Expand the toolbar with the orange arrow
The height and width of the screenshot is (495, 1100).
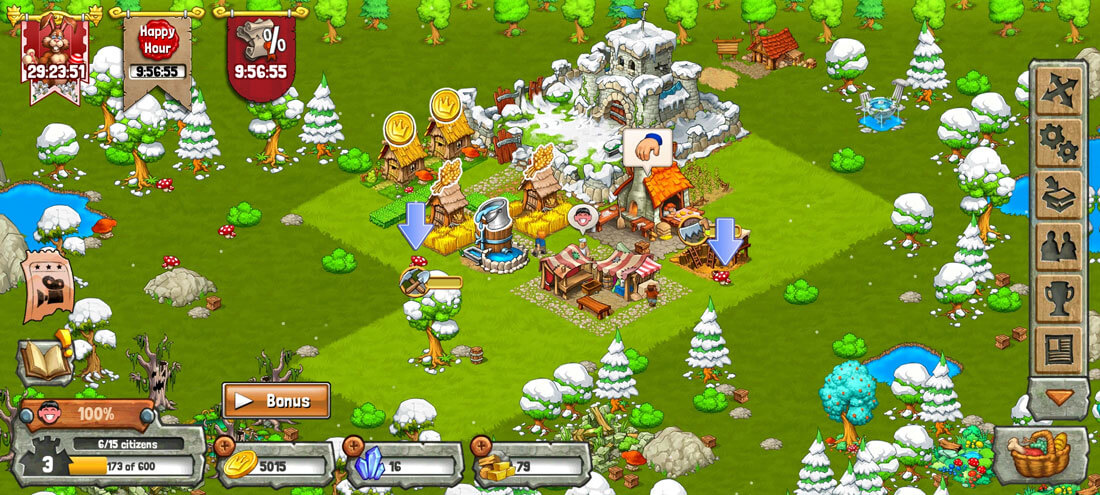tap(1058, 397)
